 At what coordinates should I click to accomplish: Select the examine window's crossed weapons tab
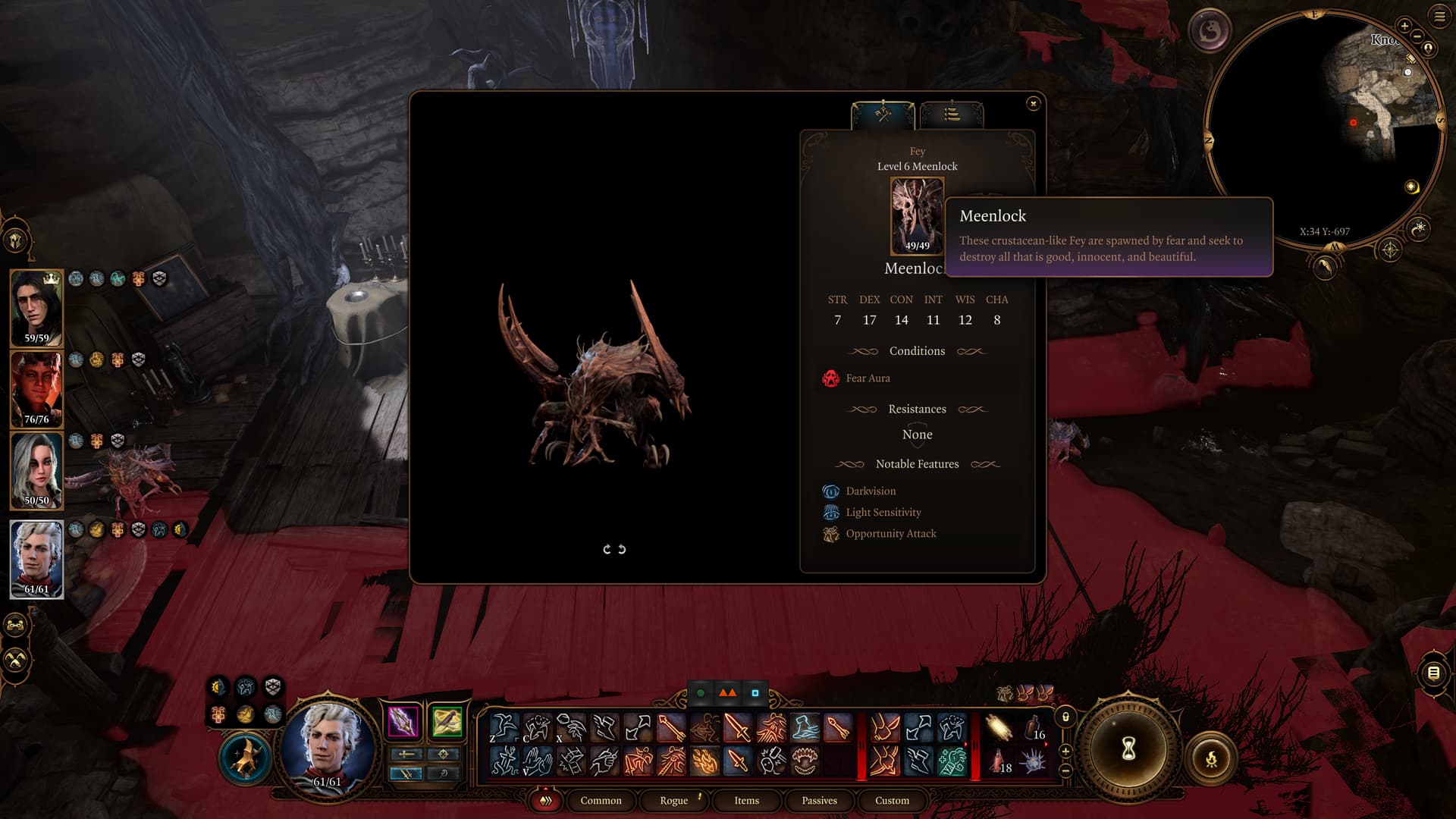pos(883,115)
